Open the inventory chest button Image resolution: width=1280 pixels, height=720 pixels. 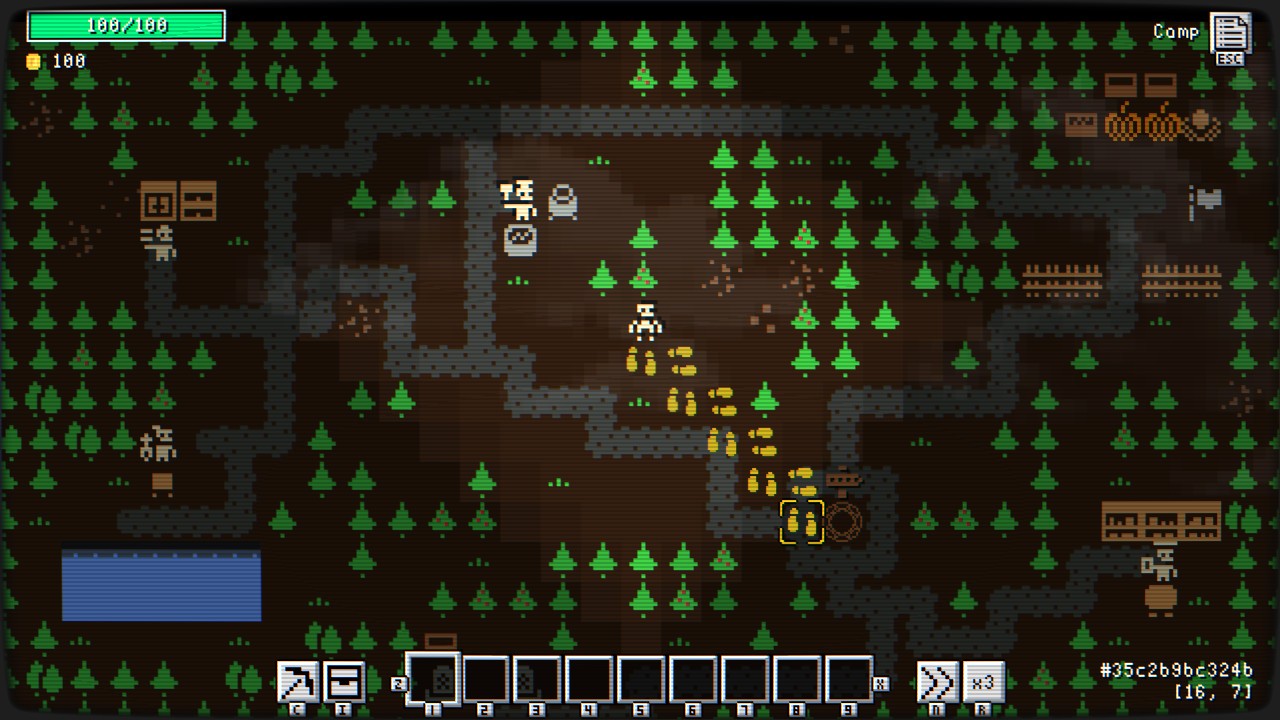point(343,681)
